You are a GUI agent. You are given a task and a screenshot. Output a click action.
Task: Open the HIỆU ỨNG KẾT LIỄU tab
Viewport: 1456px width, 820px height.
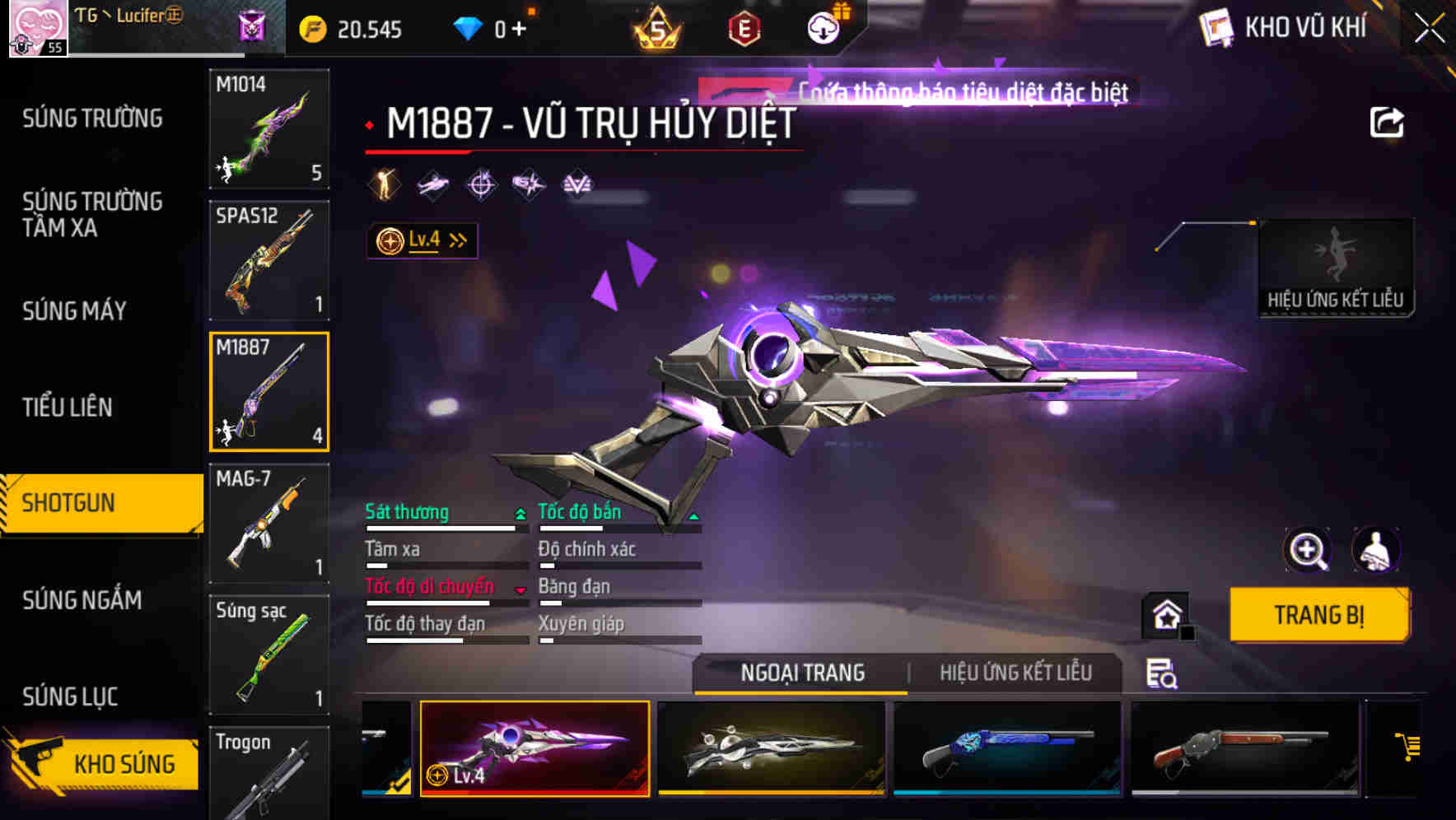point(1015,673)
